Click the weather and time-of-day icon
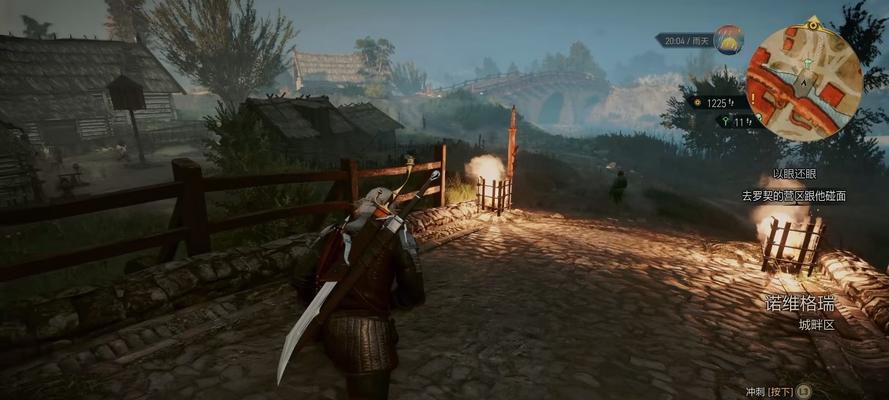 coord(728,40)
